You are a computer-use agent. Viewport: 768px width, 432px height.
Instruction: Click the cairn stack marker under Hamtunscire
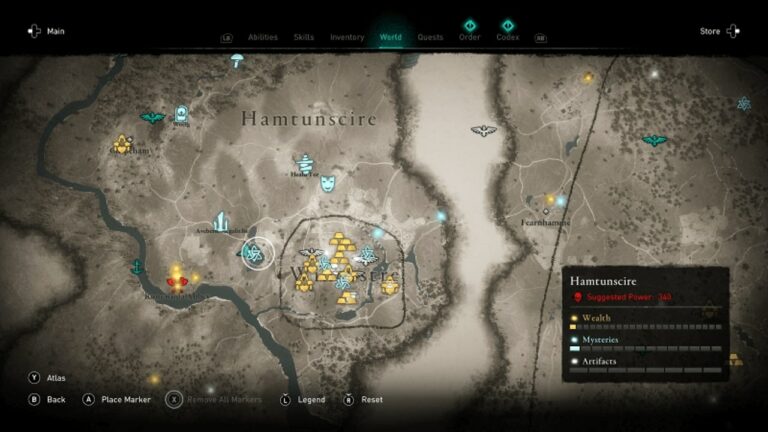[305, 161]
